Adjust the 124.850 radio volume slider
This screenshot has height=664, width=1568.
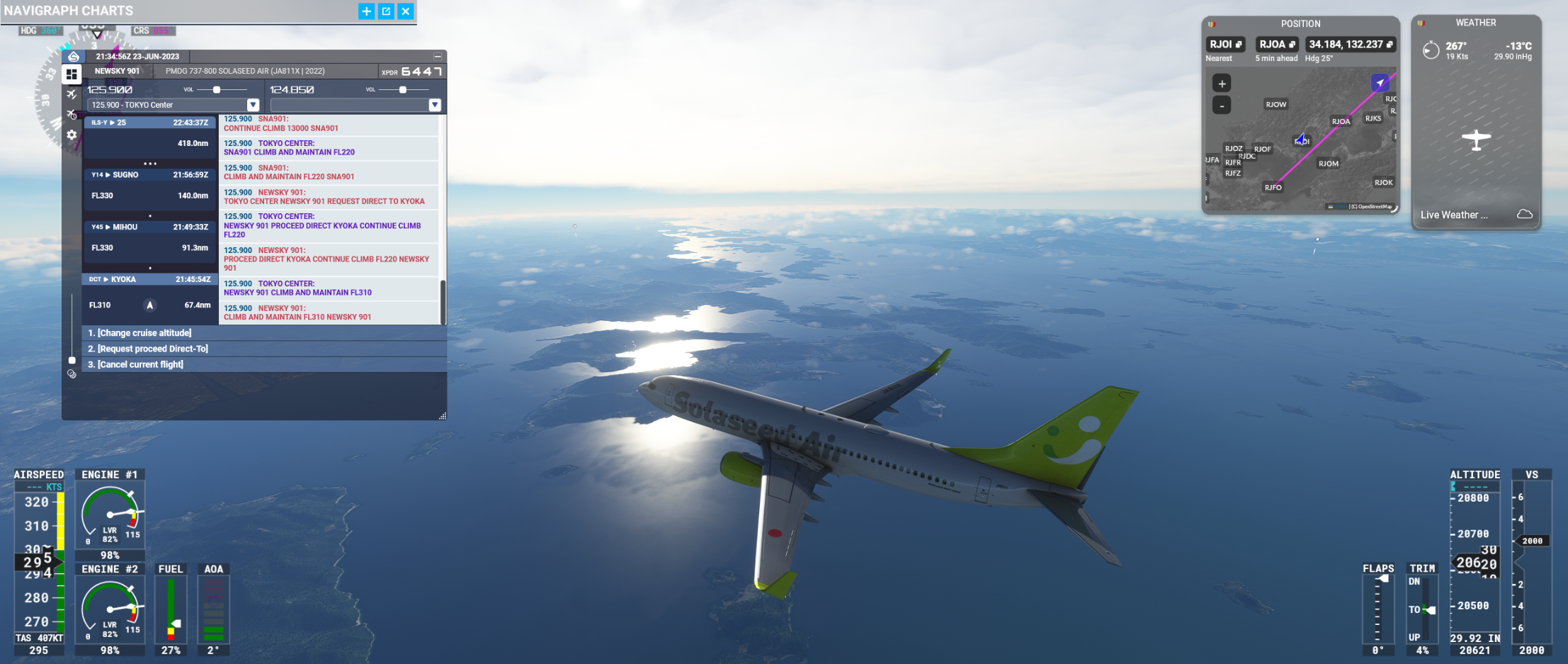click(403, 90)
